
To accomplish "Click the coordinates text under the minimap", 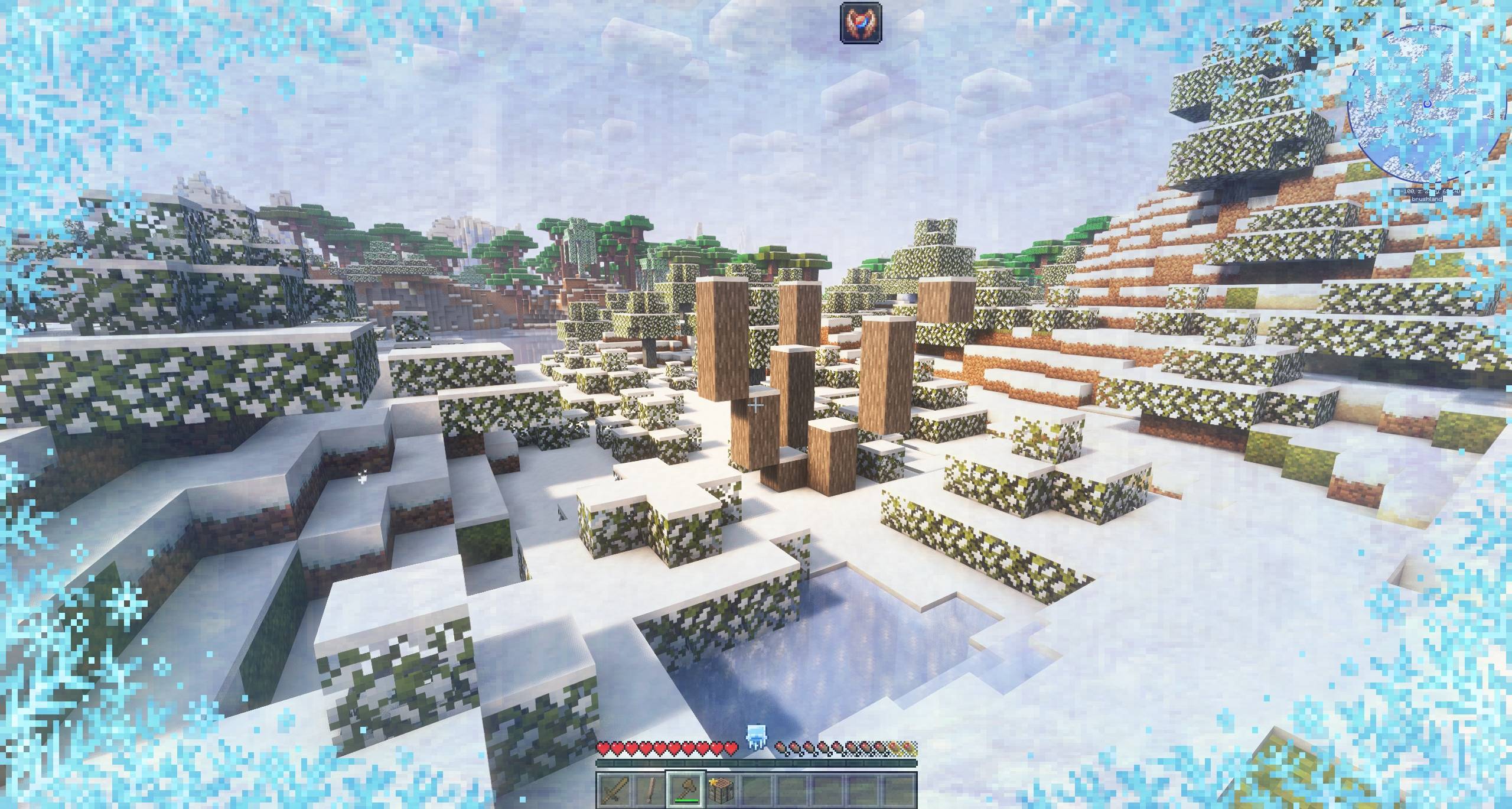I will pos(1430,191).
